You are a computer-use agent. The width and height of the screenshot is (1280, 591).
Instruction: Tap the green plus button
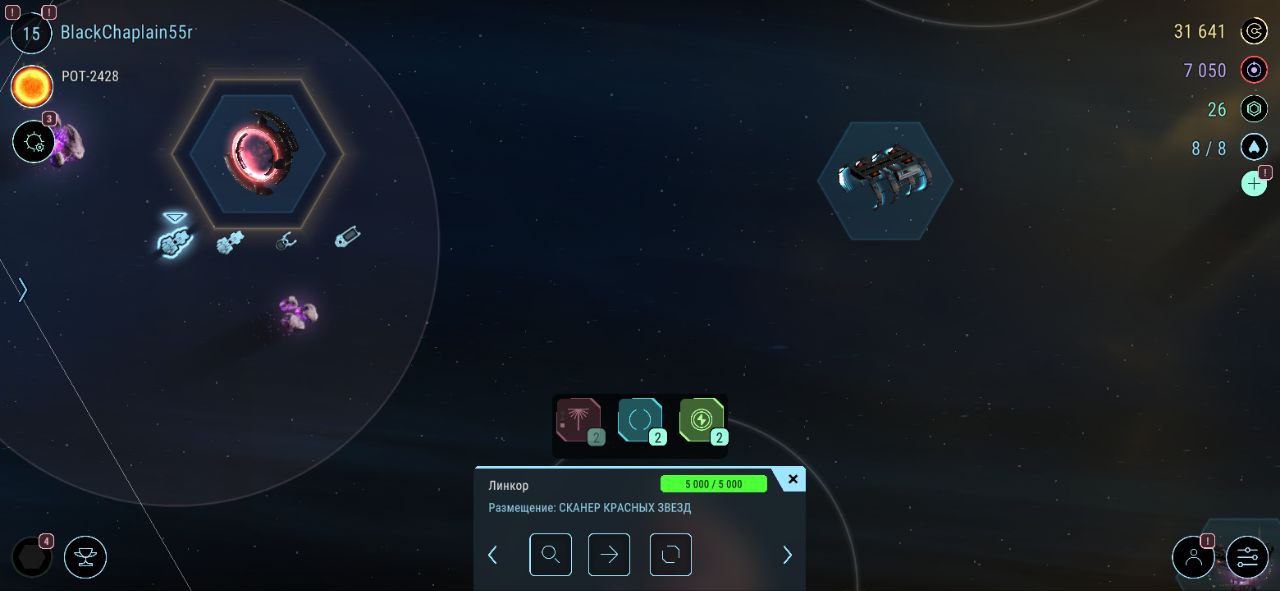pos(1253,184)
